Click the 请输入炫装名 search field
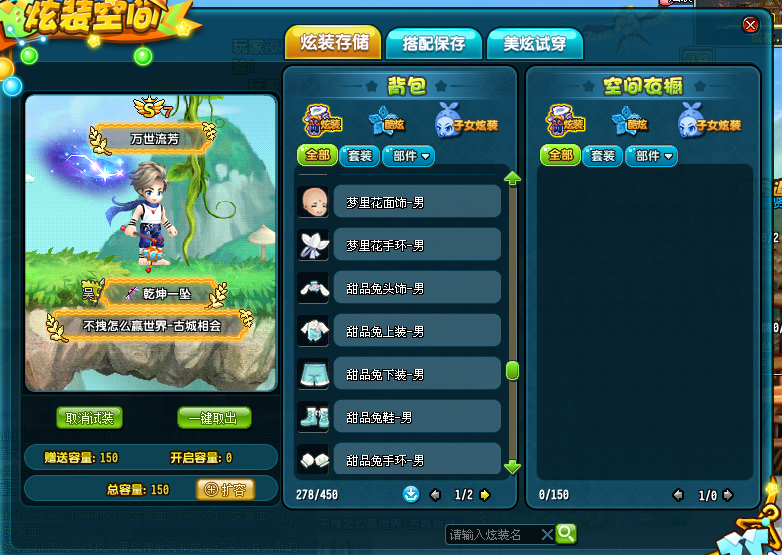This screenshot has height=555, width=782. (493, 534)
